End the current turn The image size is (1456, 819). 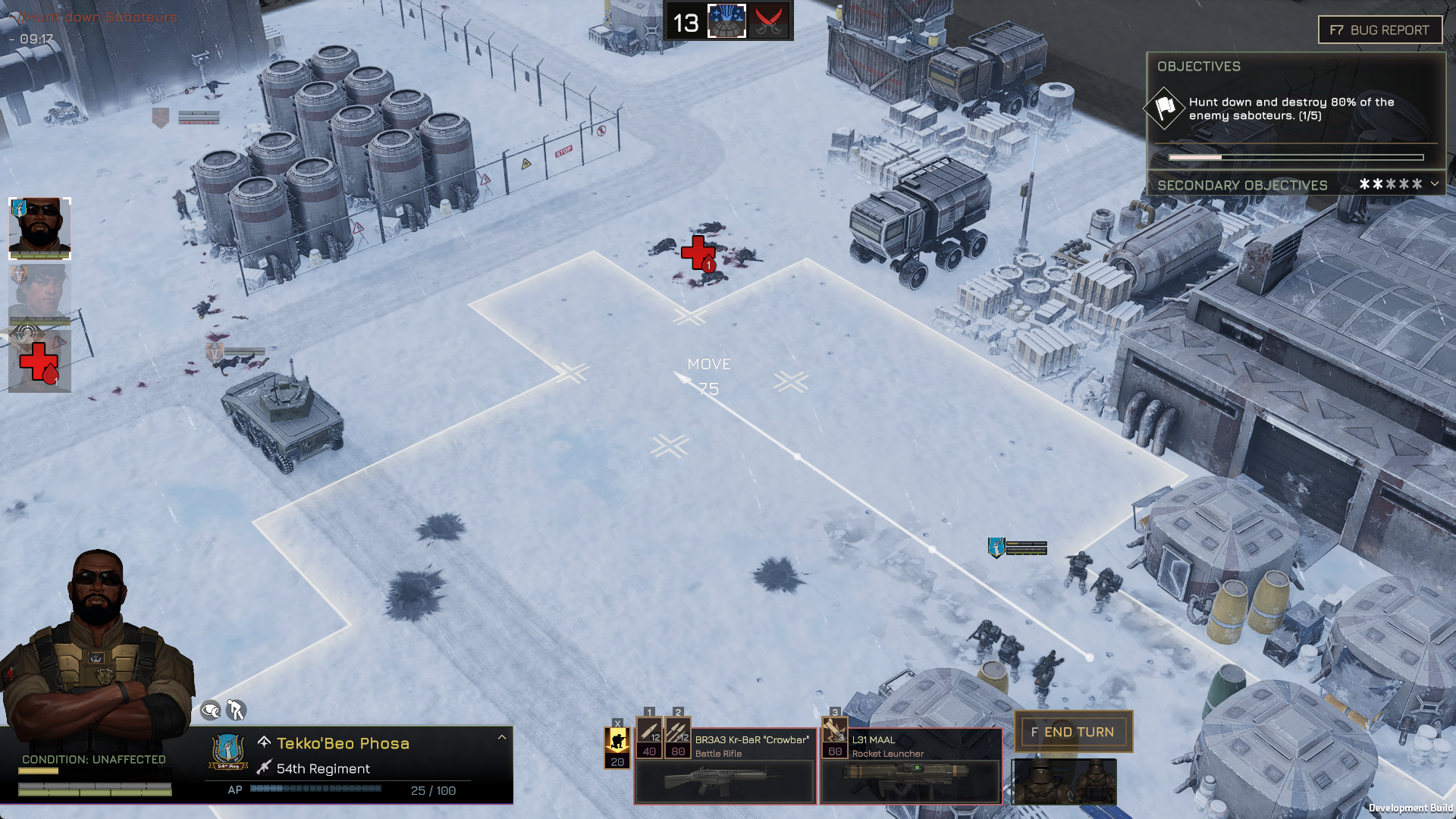[1074, 732]
